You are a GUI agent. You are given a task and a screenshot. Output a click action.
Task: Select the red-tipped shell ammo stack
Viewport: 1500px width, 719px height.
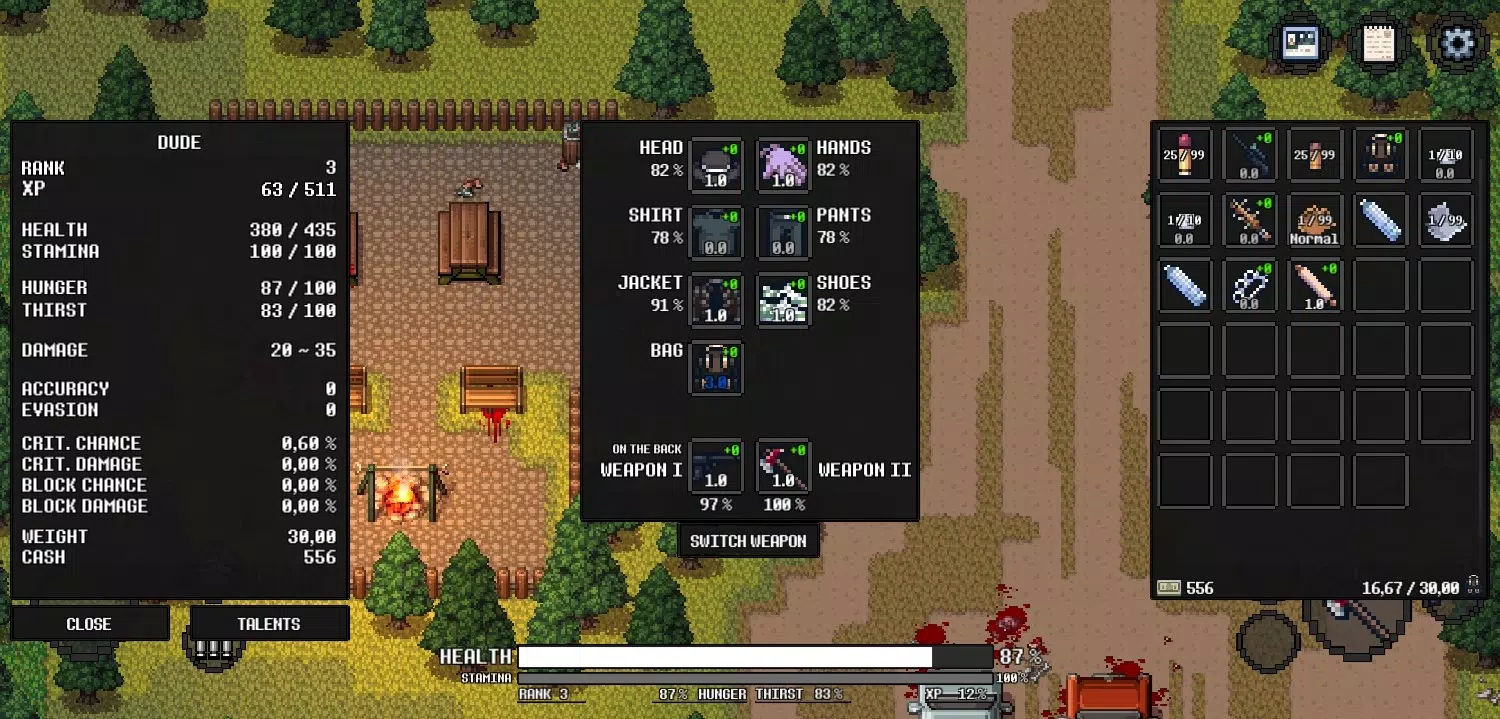1185,154
